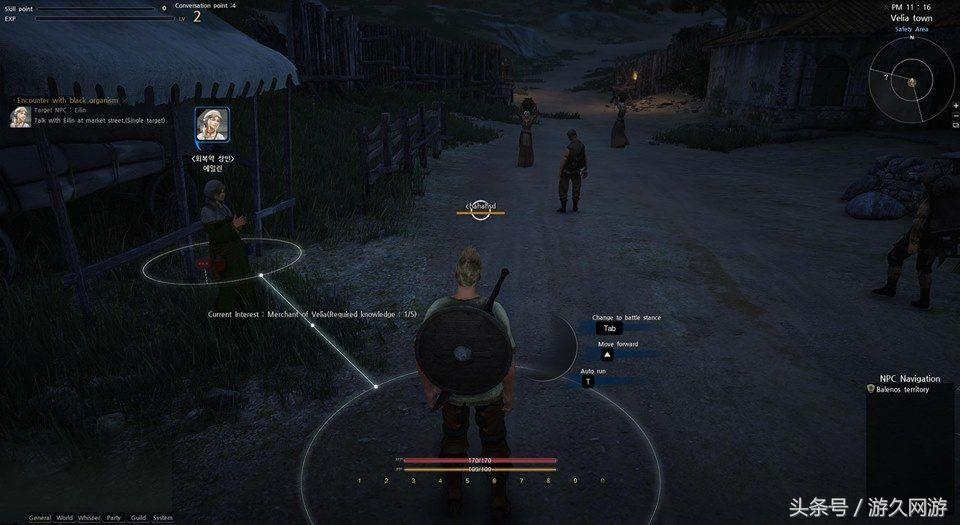The width and height of the screenshot is (960, 525).
Task: Open the World chat tab
Action: pyautogui.click(x=65, y=517)
